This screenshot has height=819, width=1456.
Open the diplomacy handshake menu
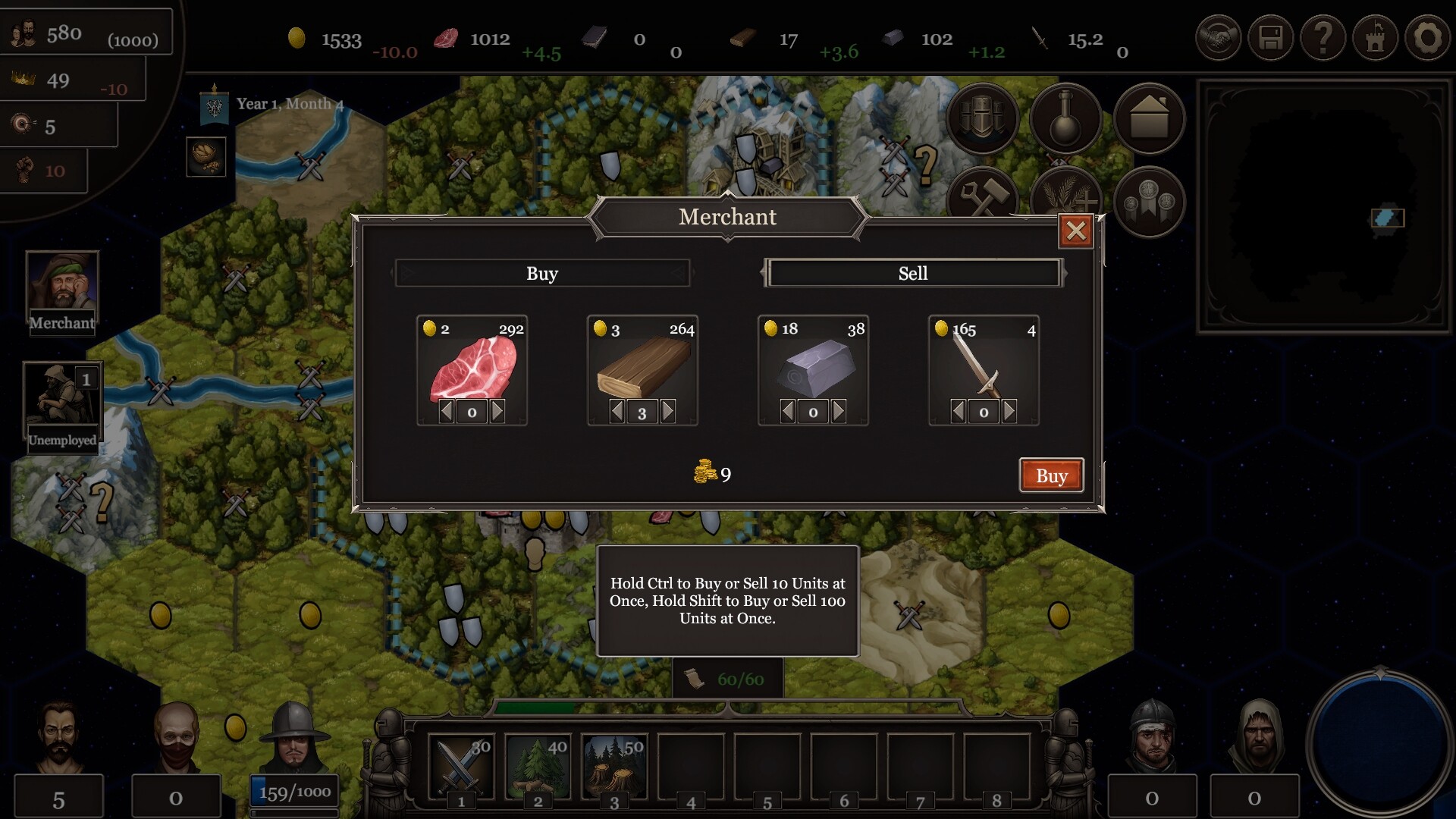(x=1219, y=36)
